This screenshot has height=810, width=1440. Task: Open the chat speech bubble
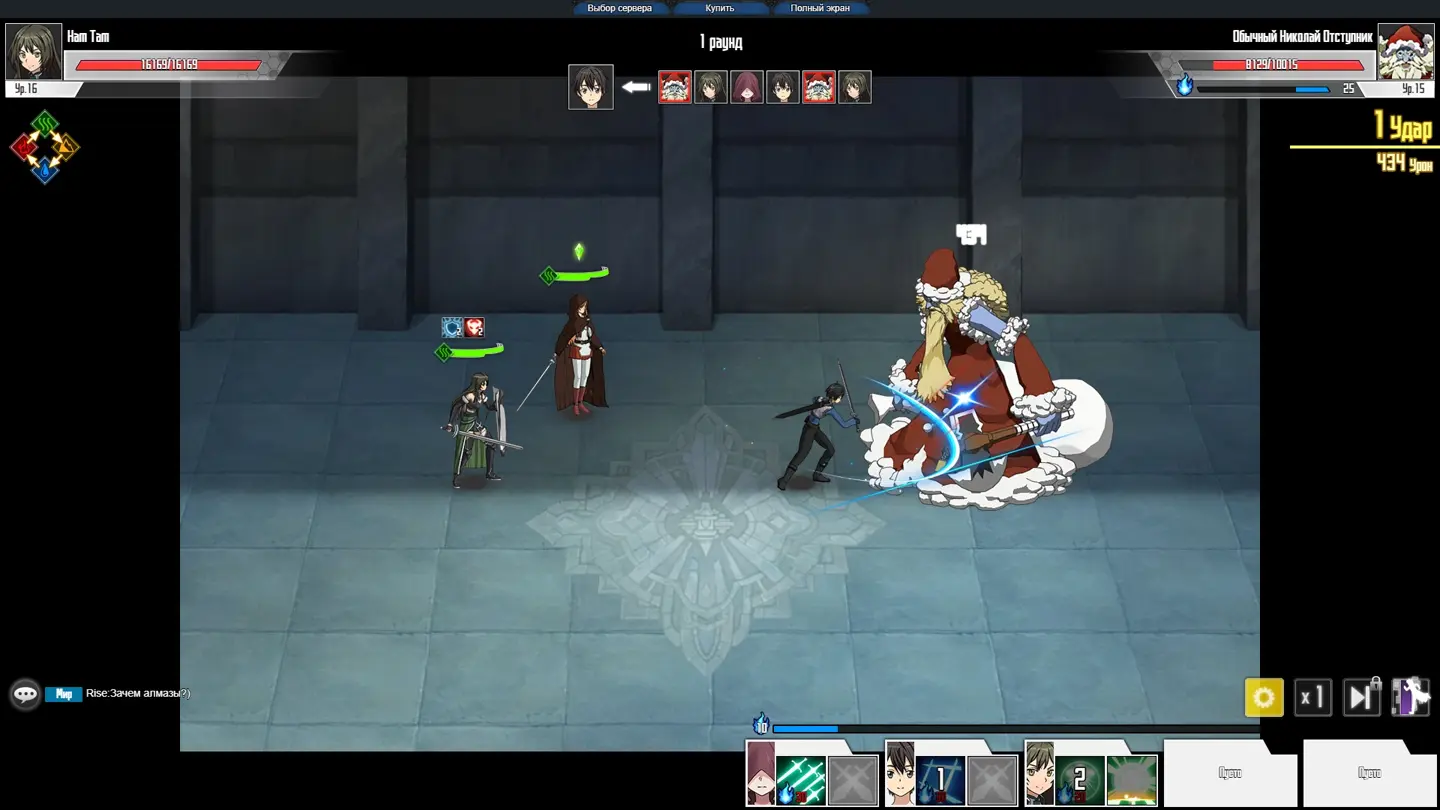(25, 694)
